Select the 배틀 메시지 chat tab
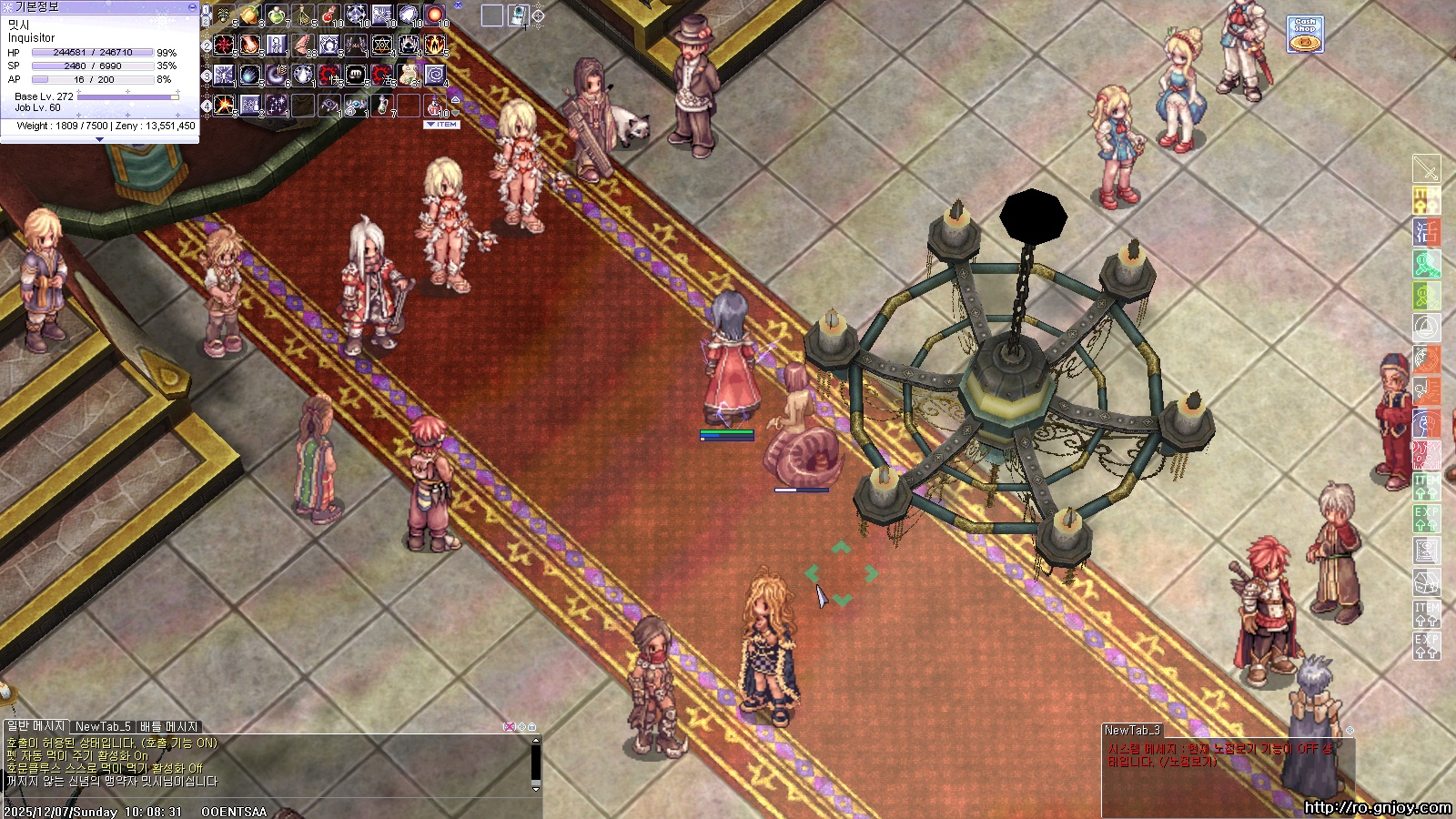This screenshot has width=1456, height=819. (168, 726)
